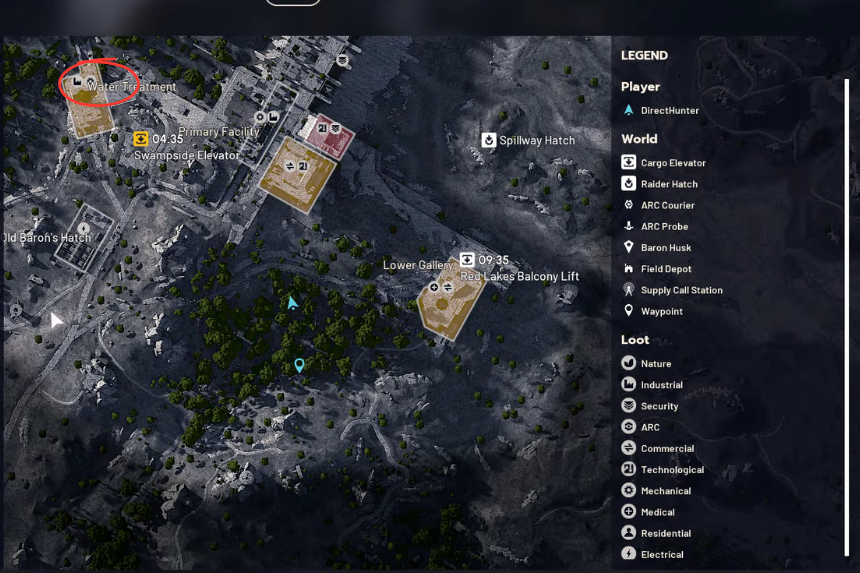Select ARC Courier in the legend

667,205
